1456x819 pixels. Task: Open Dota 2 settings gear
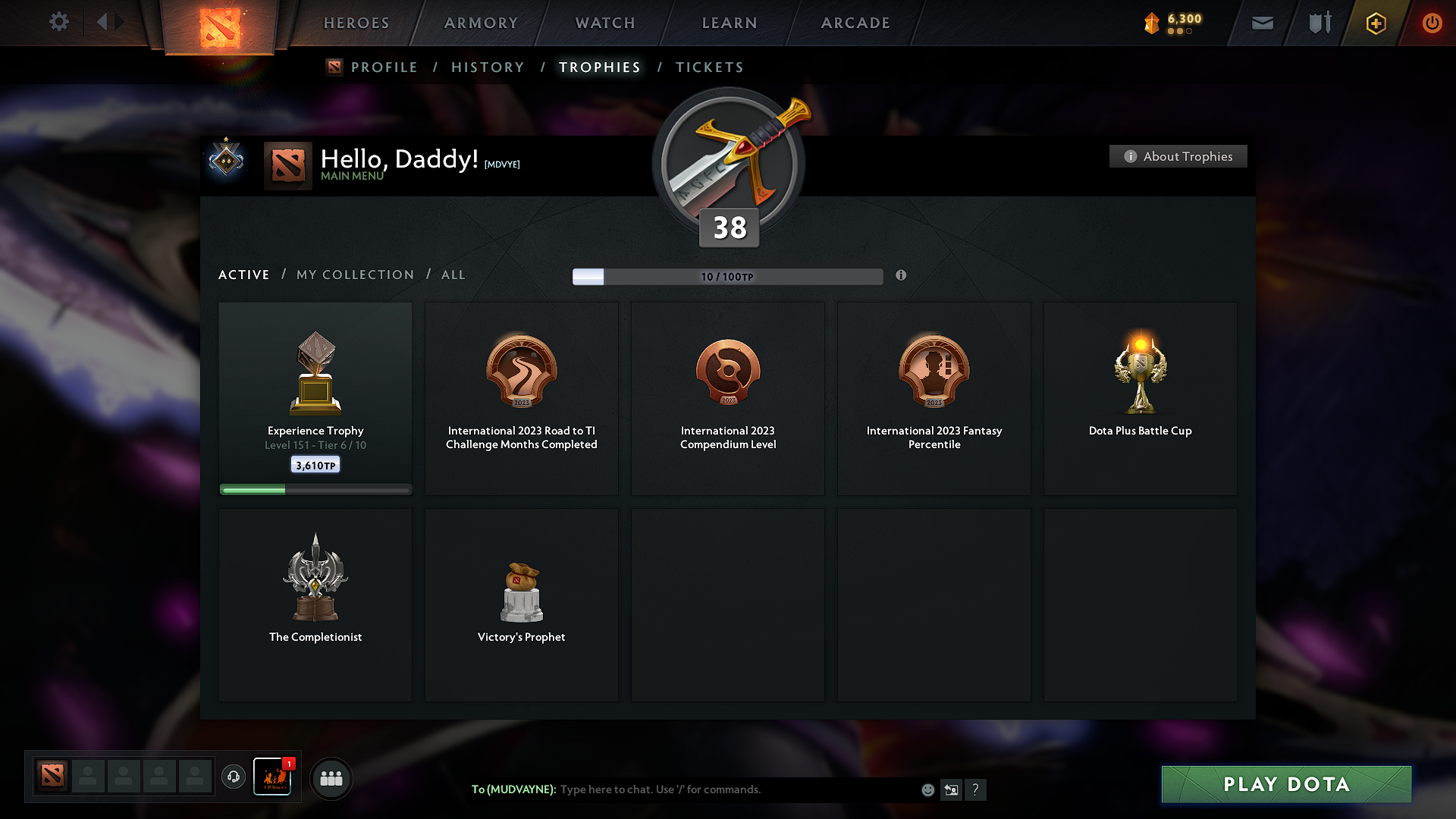59,22
